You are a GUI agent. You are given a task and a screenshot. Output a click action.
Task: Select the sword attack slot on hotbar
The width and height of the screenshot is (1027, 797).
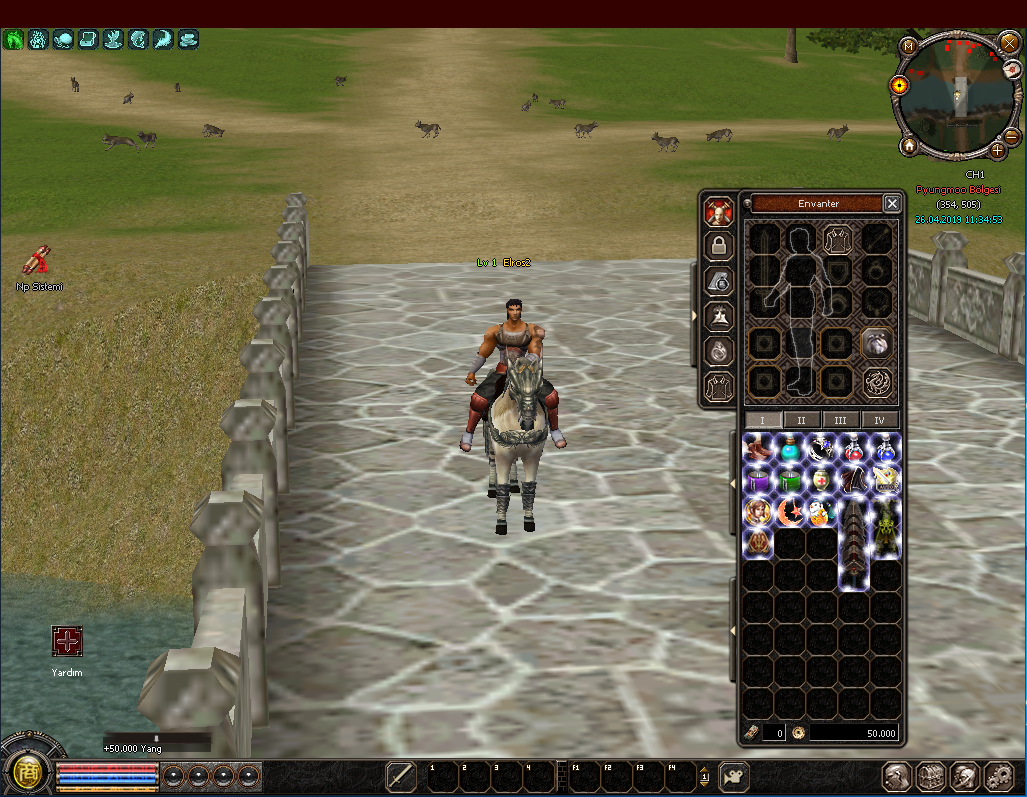click(400, 776)
